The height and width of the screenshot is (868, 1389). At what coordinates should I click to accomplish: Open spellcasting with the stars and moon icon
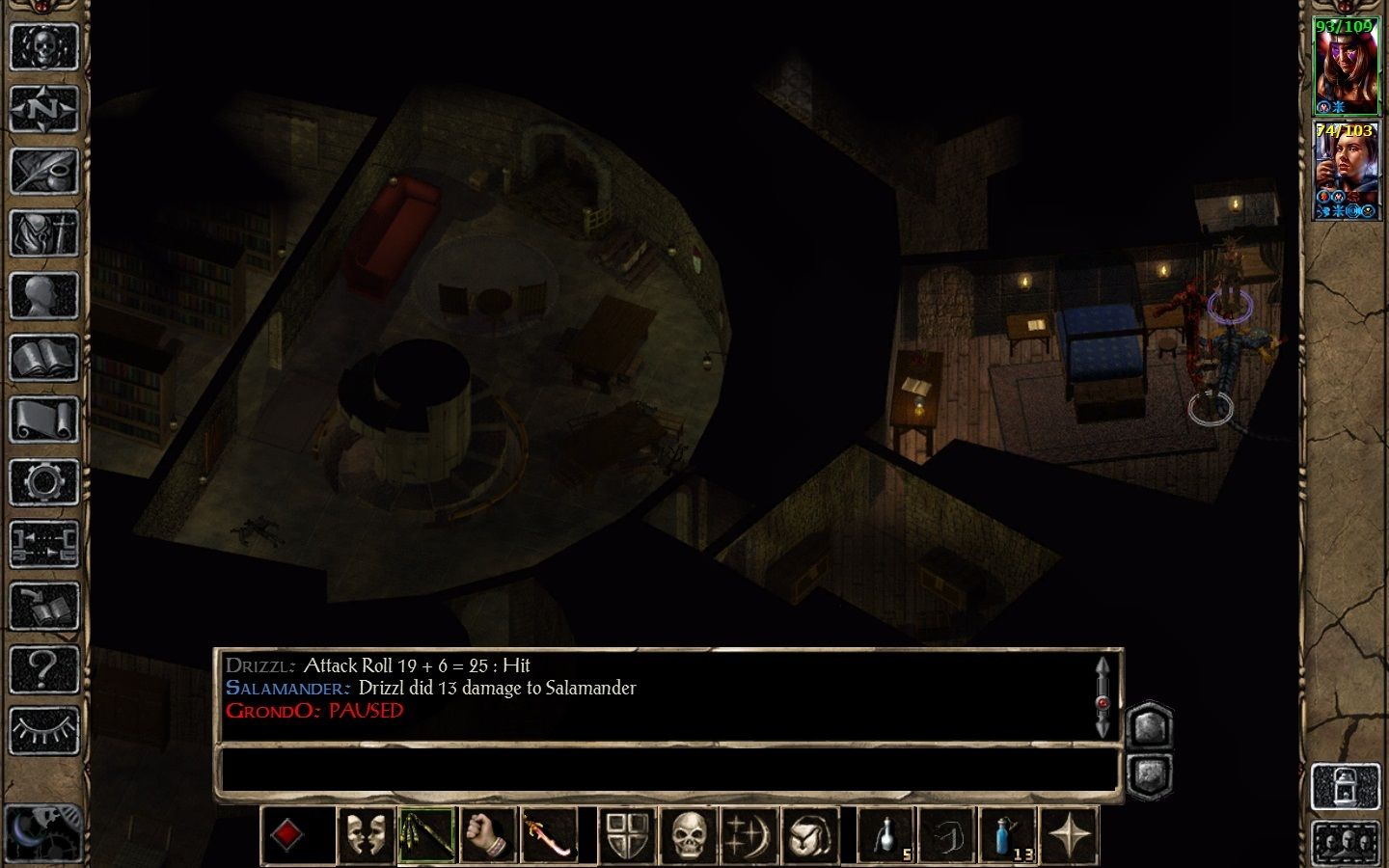coord(749,835)
